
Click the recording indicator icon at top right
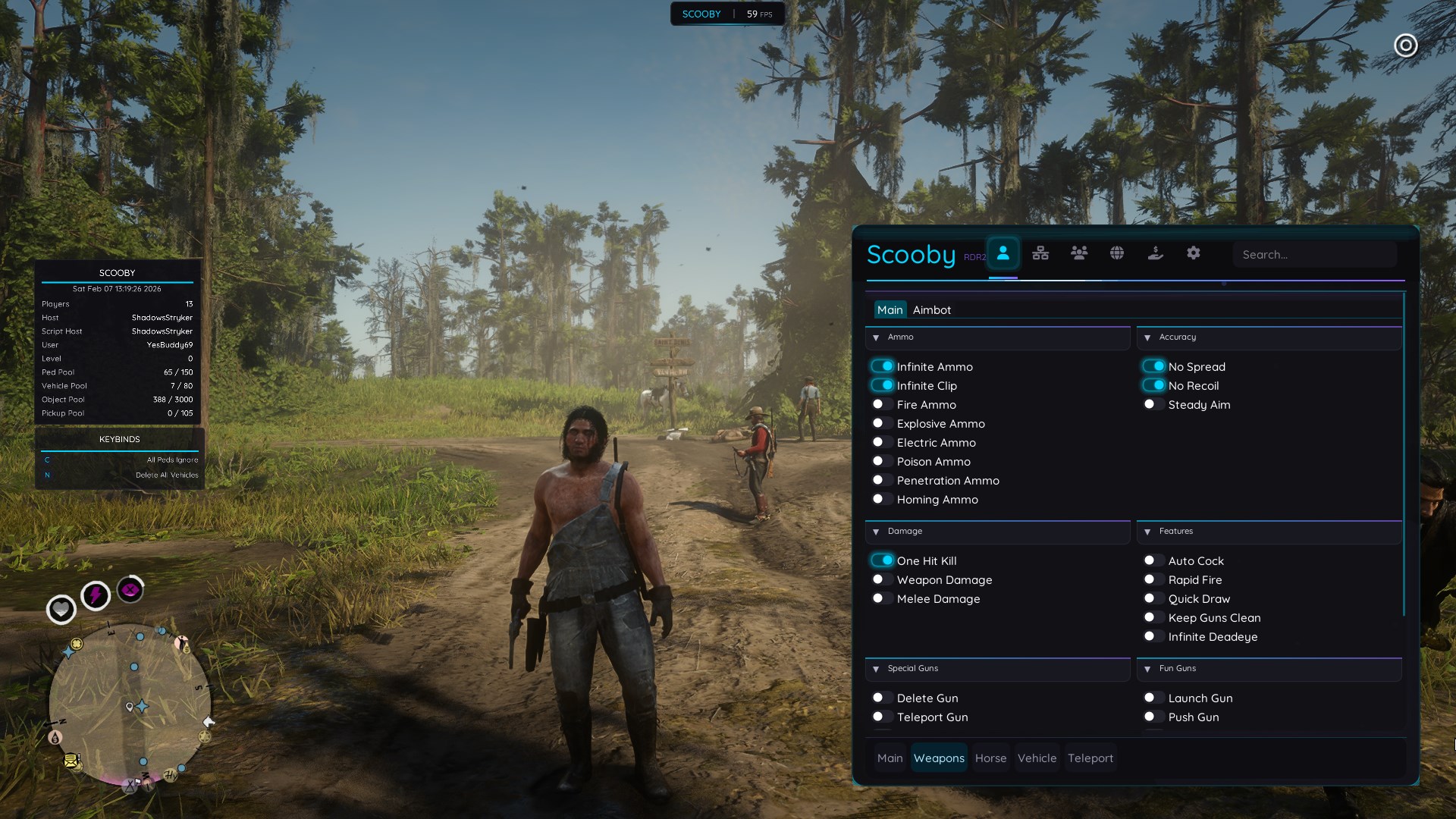(x=1407, y=45)
